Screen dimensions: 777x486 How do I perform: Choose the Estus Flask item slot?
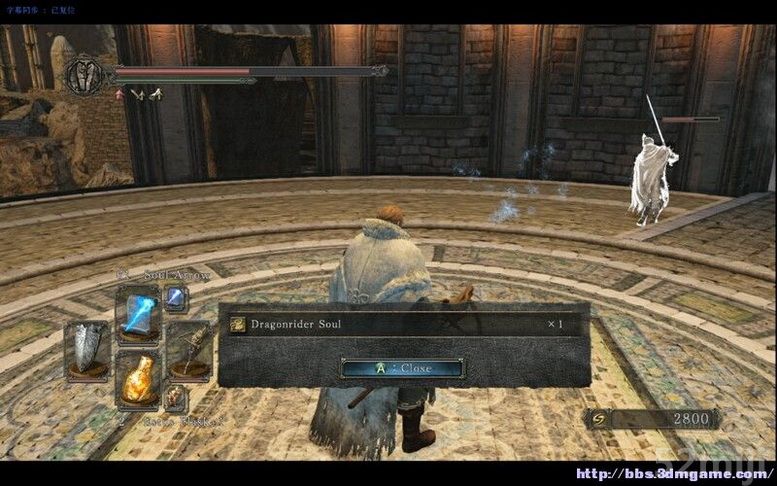137,378
